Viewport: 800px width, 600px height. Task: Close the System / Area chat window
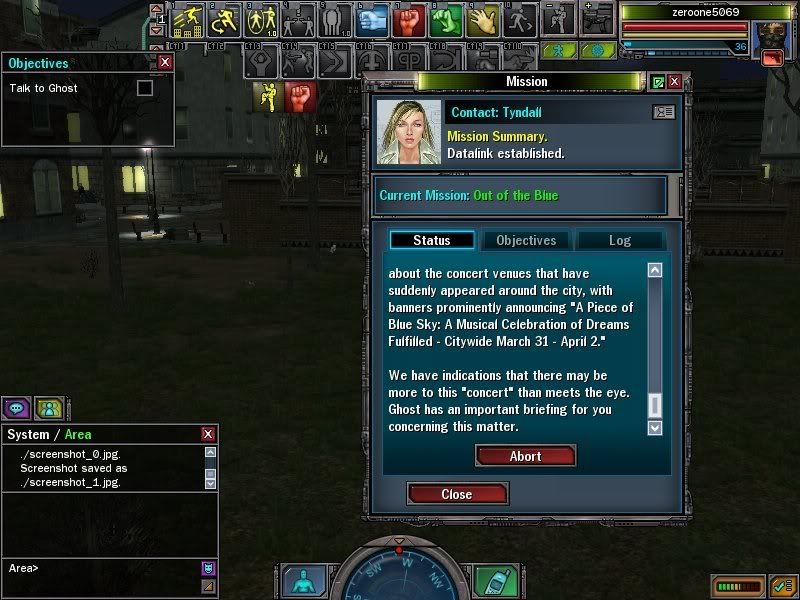click(208, 434)
